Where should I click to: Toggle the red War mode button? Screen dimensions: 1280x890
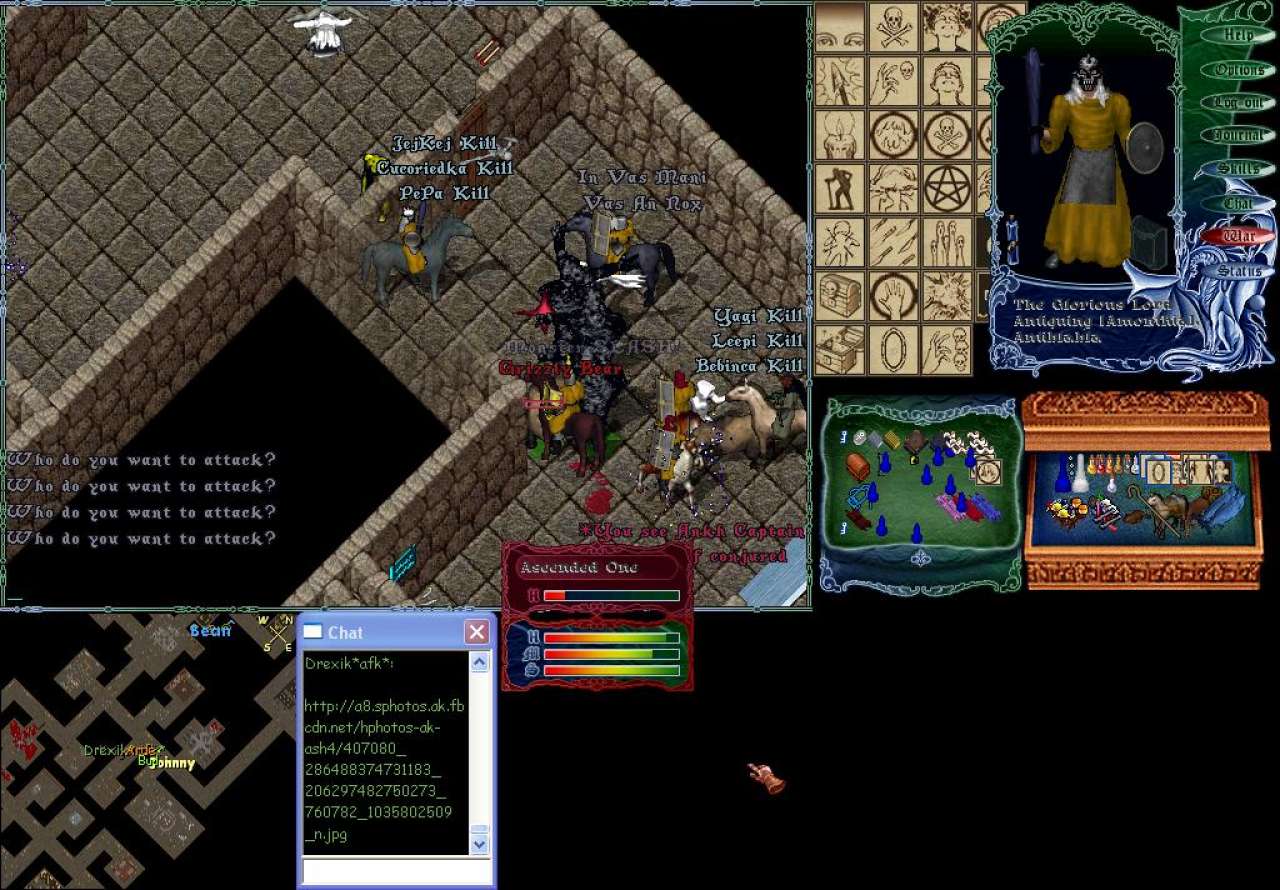(x=1239, y=237)
